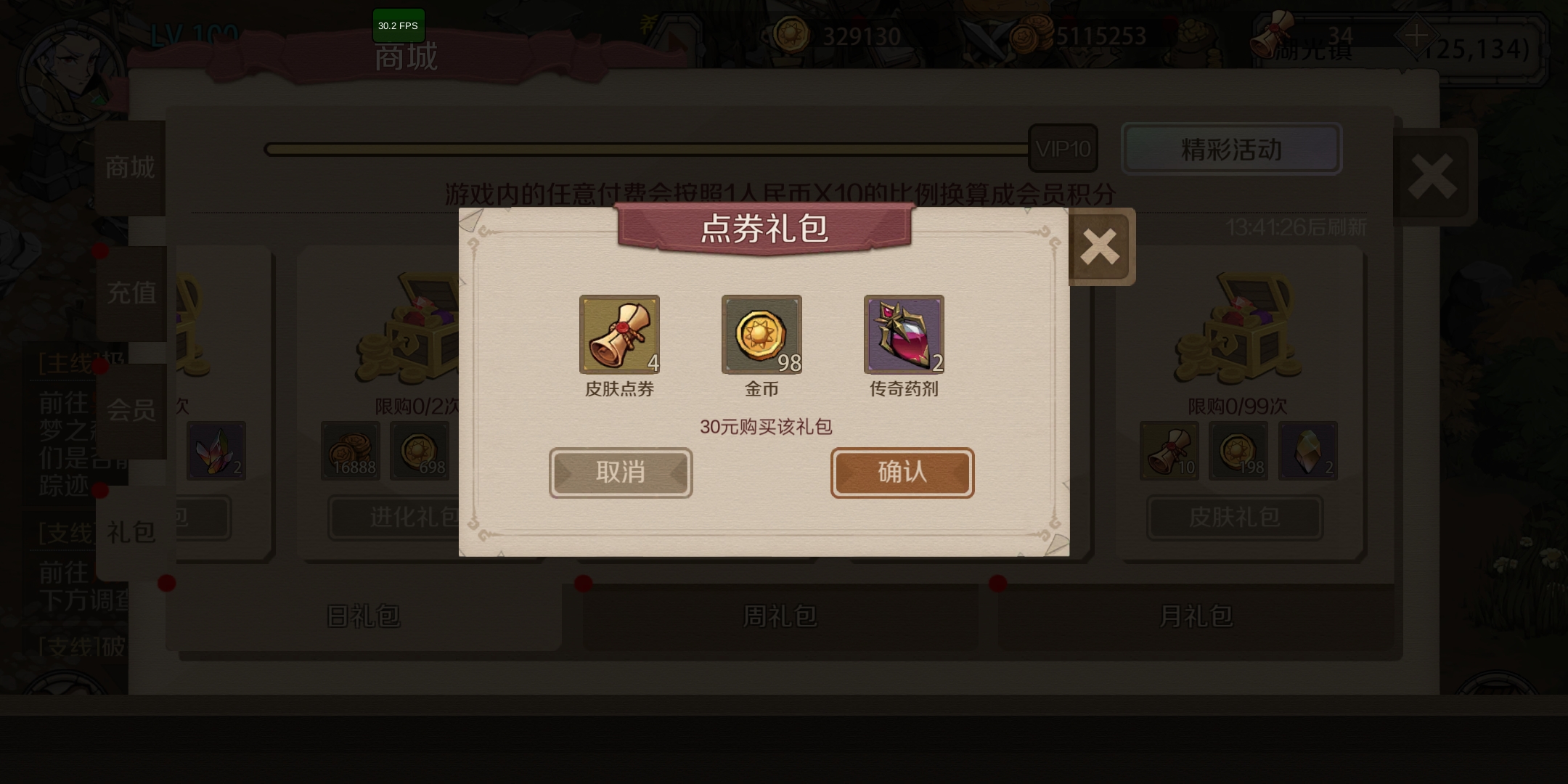1568x784 pixels.
Task: Click the 金币 coin icon in the dialog
Action: pyautogui.click(x=761, y=335)
